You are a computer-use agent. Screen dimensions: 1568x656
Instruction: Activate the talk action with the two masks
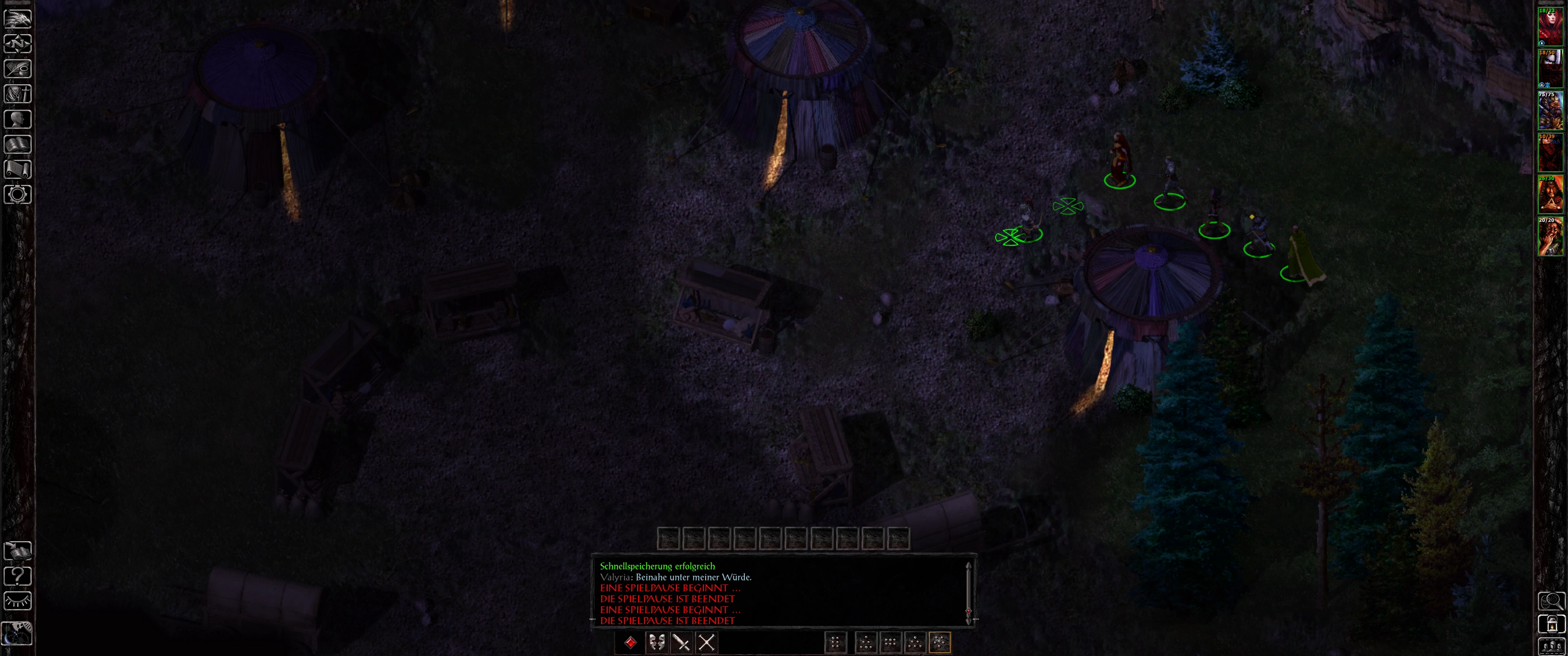pos(656,643)
